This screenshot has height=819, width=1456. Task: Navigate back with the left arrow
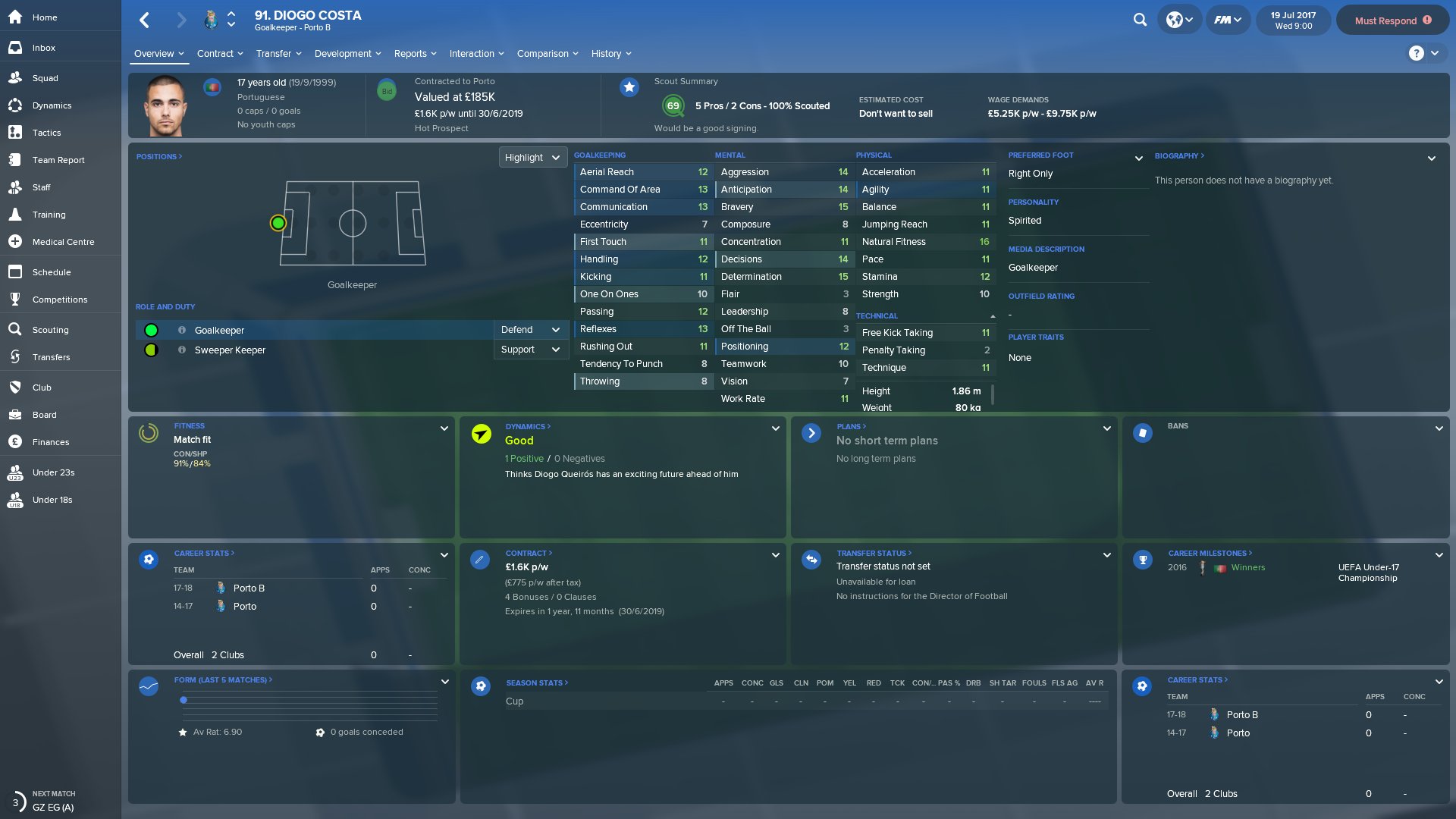click(145, 20)
